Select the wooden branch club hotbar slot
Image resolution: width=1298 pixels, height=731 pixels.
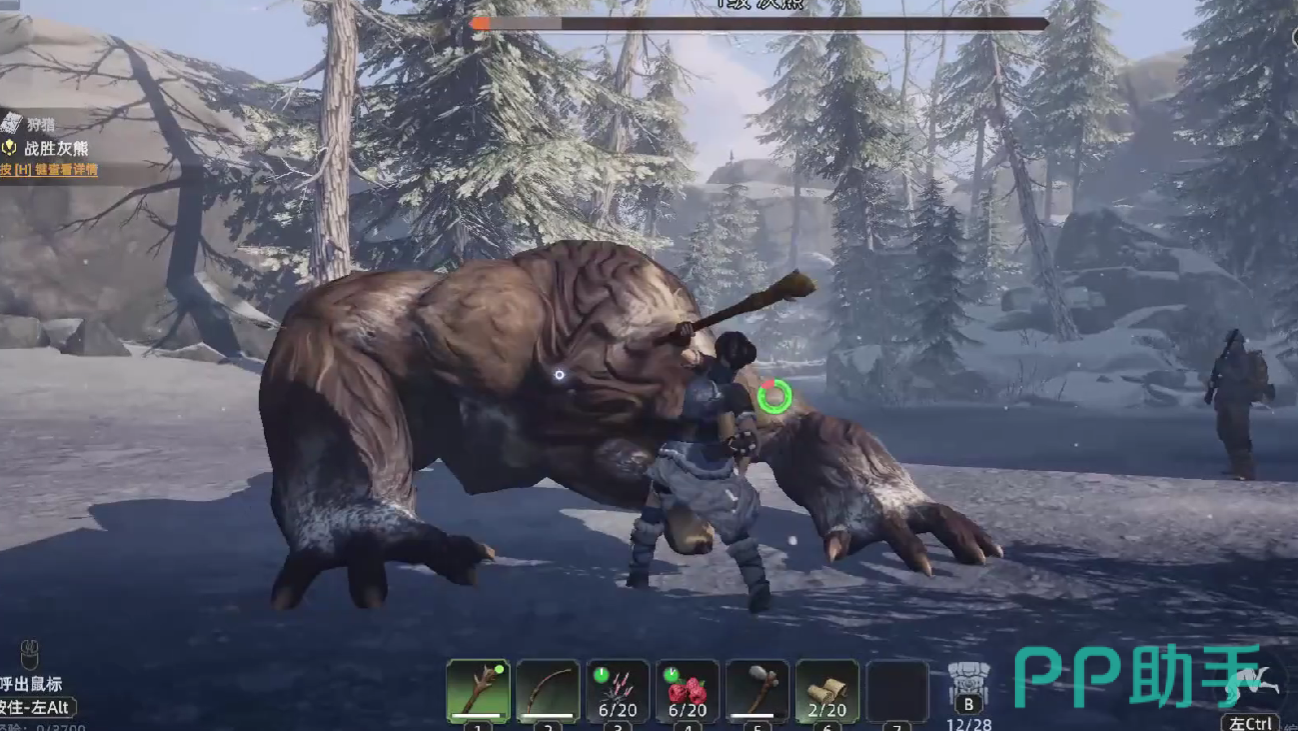(478, 690)
